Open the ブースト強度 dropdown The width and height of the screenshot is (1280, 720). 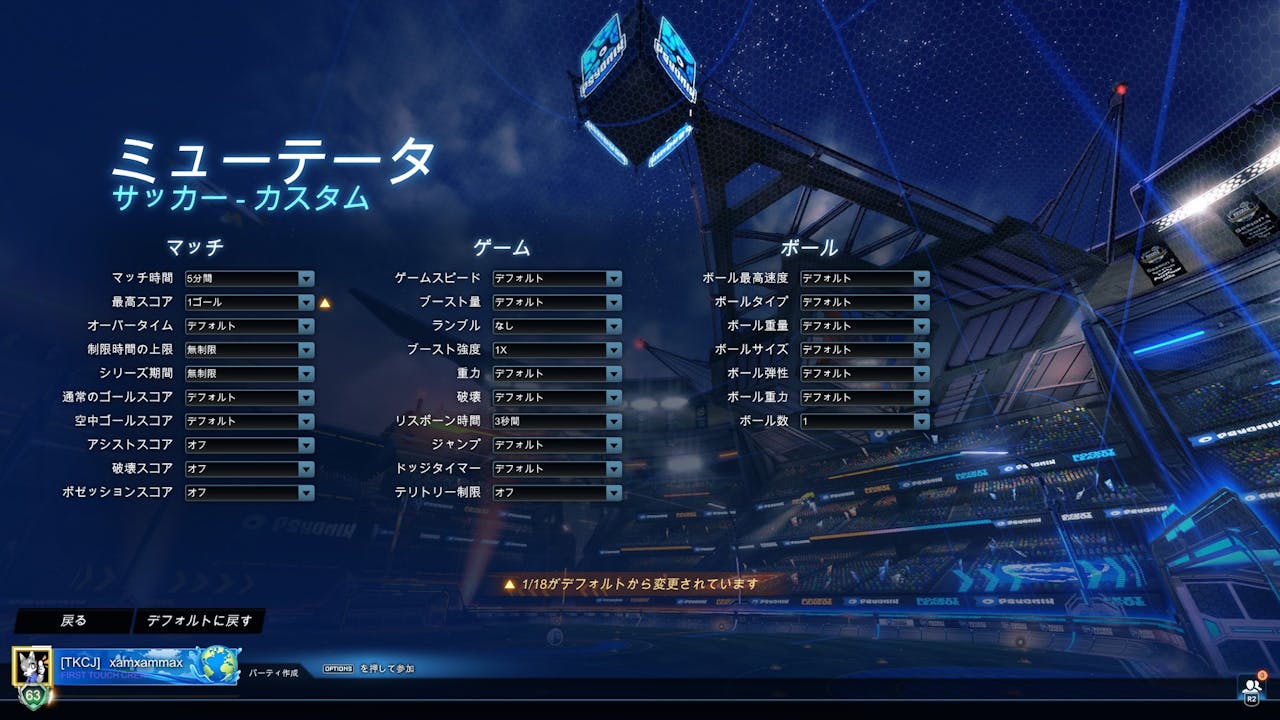(557, 350)
